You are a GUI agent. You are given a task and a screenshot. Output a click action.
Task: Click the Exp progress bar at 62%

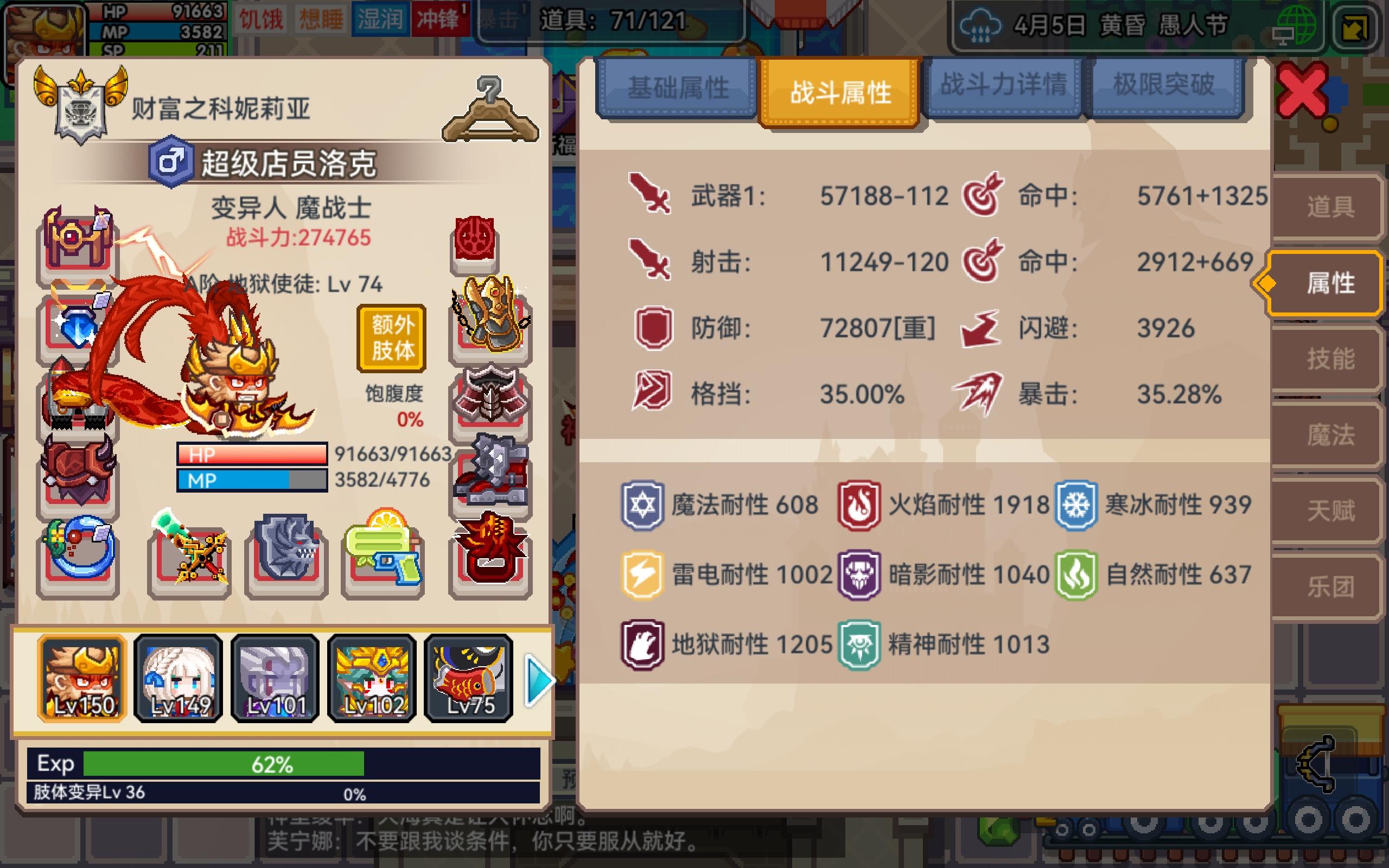(x=224, y=763)
